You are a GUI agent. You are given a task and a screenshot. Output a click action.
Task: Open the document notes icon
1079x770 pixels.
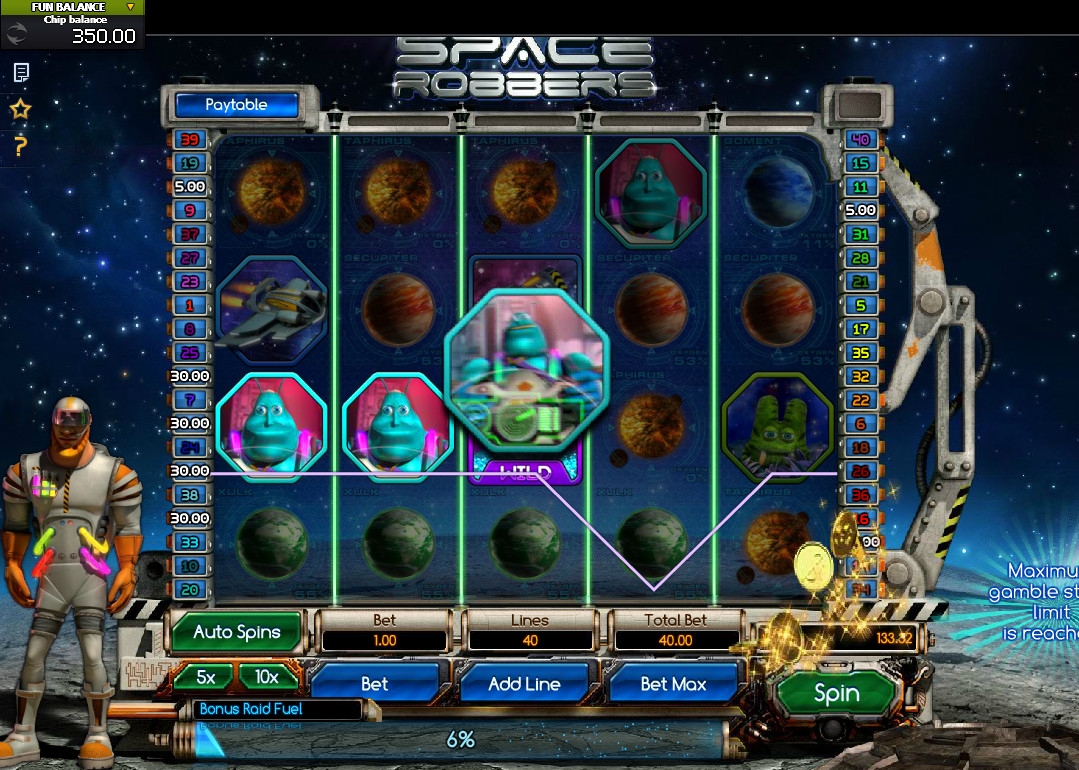coord(21,72)
